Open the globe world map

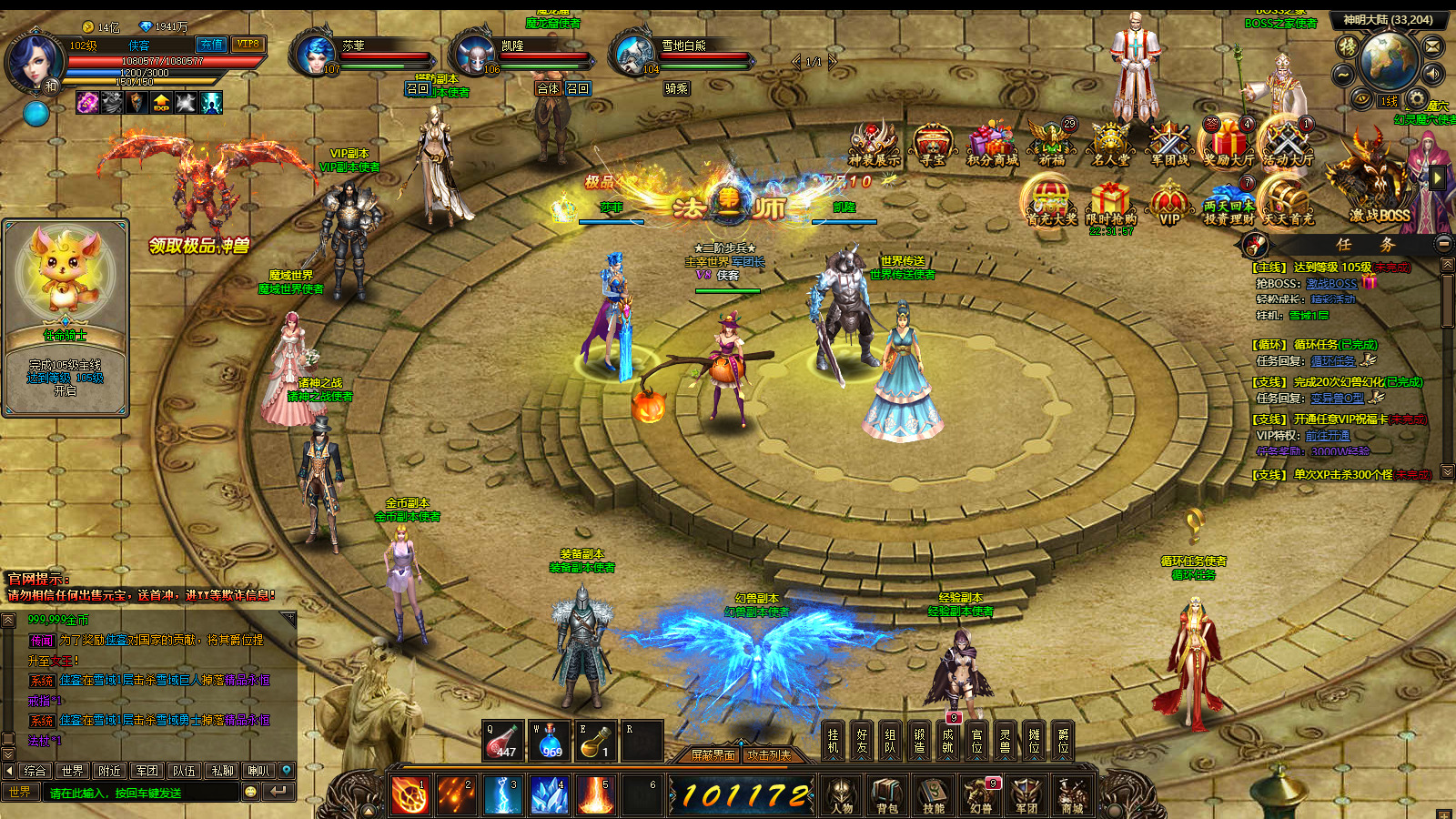[1389, 60]
